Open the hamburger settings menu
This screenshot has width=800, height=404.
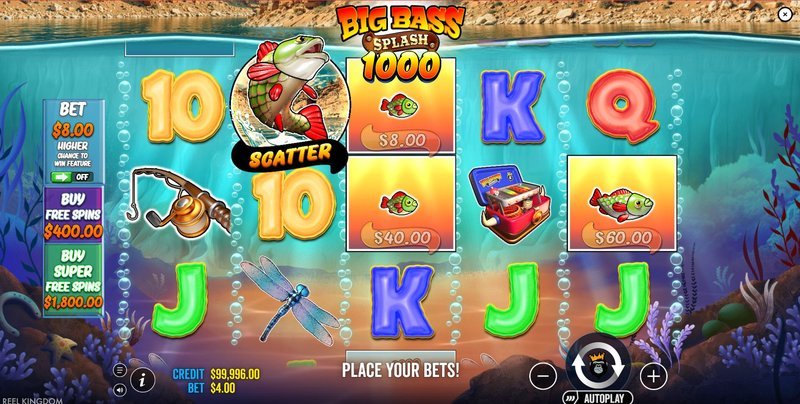point(120,370)
